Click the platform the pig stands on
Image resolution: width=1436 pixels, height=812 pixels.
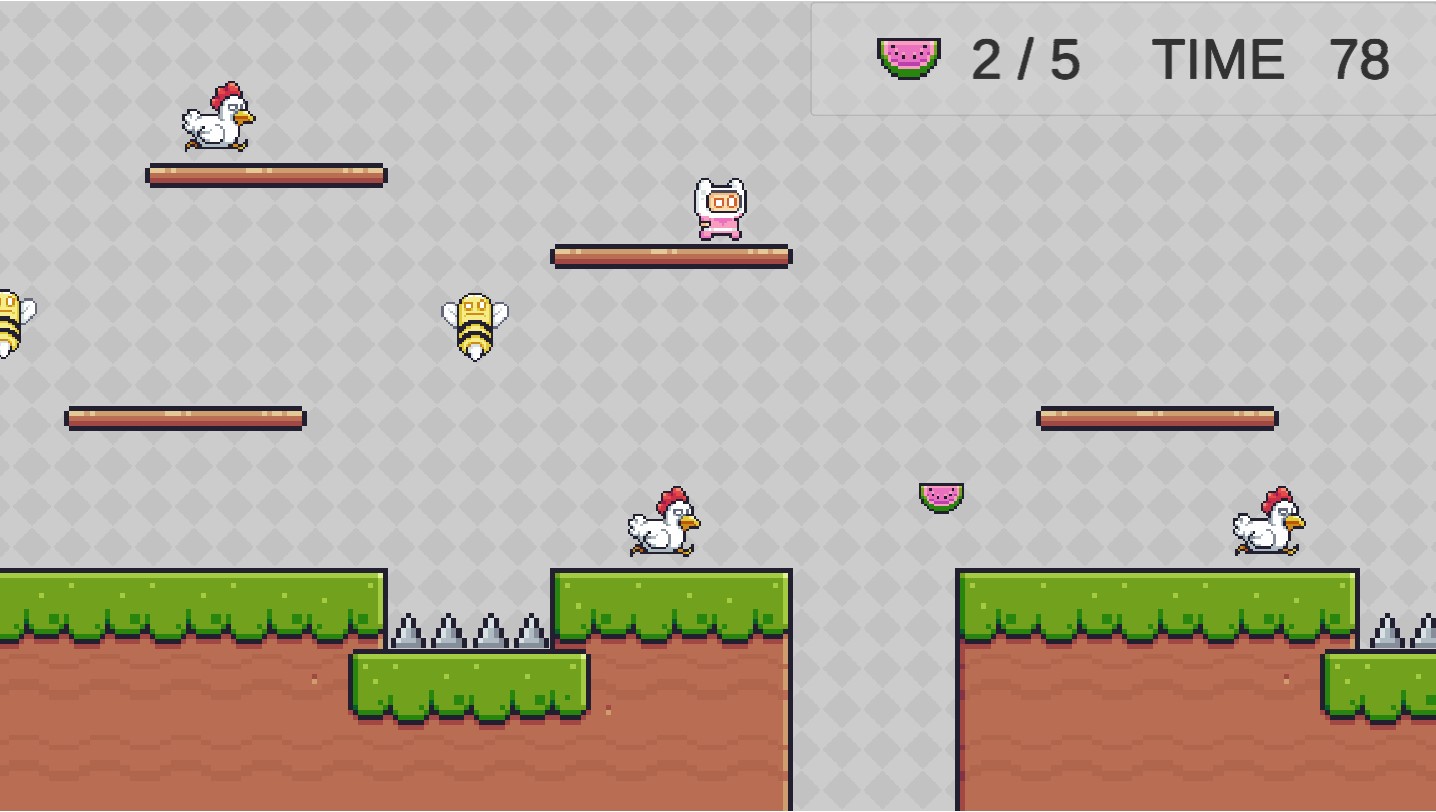click(x=672, y=256)
